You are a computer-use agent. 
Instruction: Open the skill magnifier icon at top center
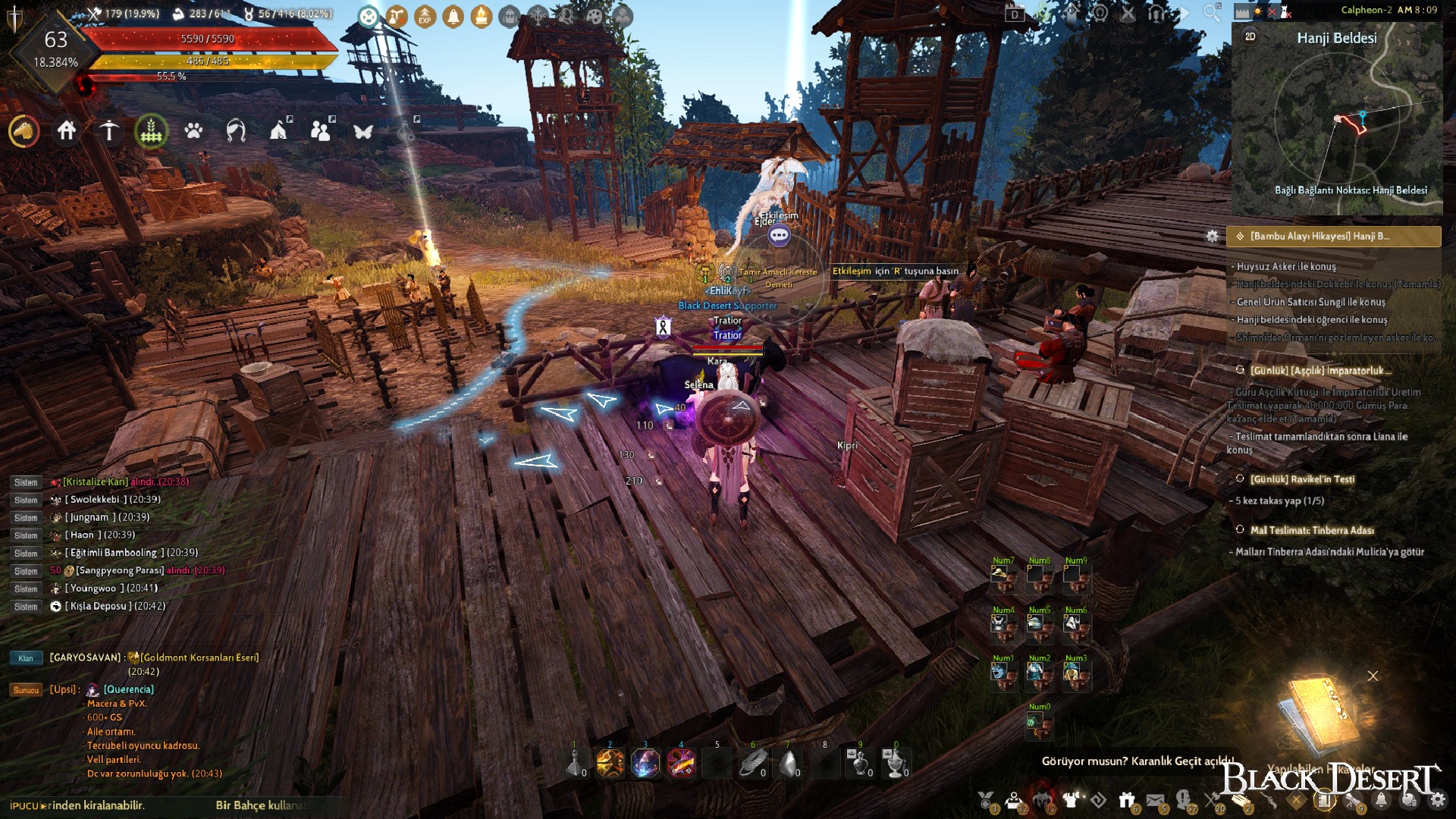pos(567,16)
